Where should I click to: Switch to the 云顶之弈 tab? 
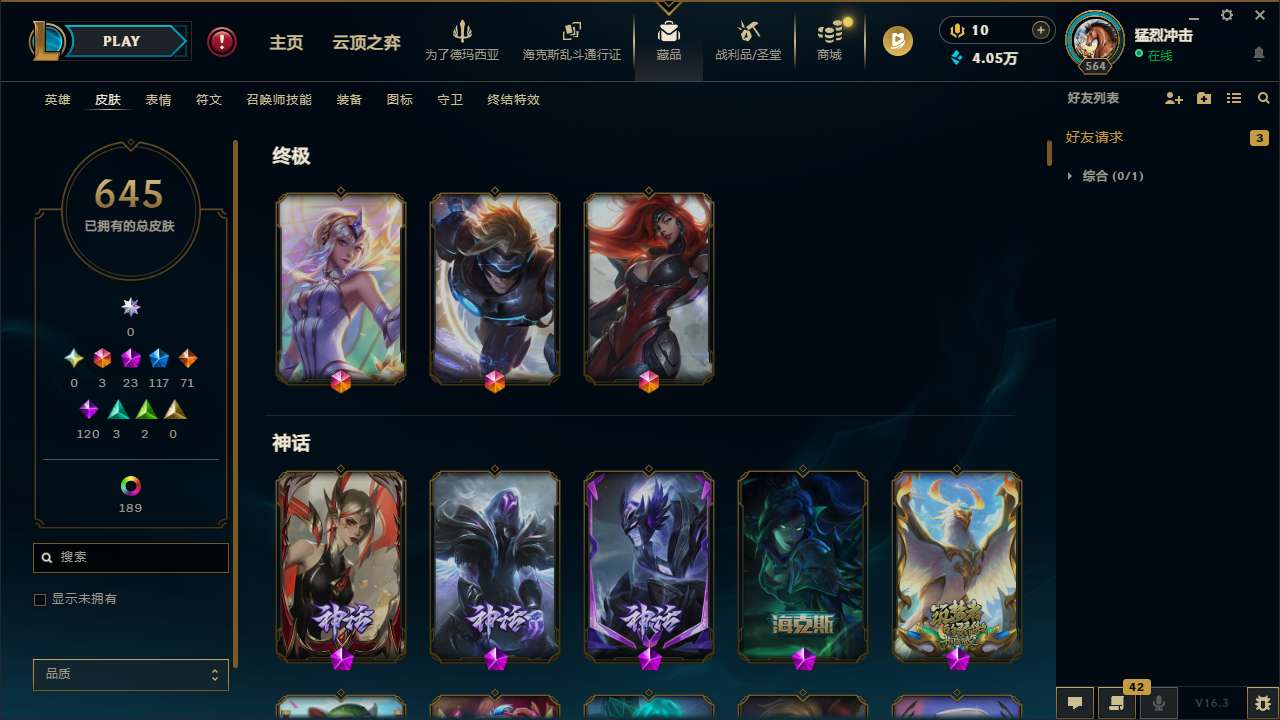pos(365,43)
